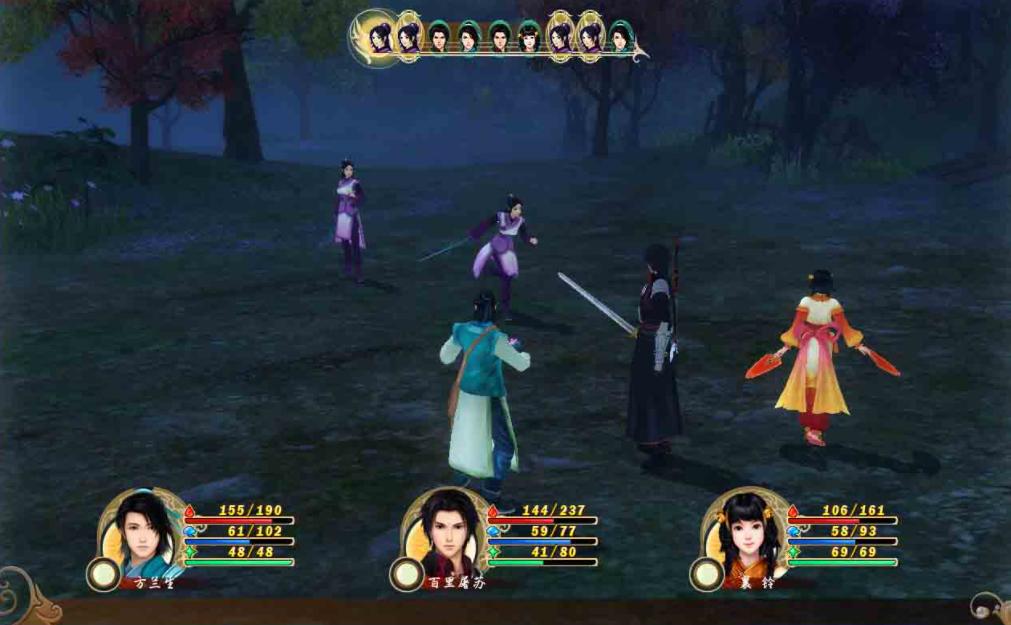The width and height of the screenshot is (1011, 625).
Task: Click the crescent-moon current-turn portrait
Action: (x=379, y=38)
